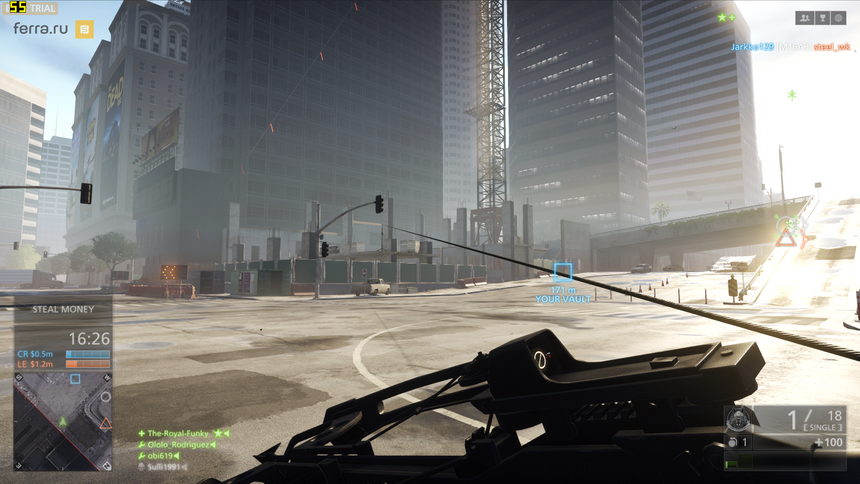This screenshot has width=860, height=484.
Task: Open the squad players icon
Action: click(804, 18)
